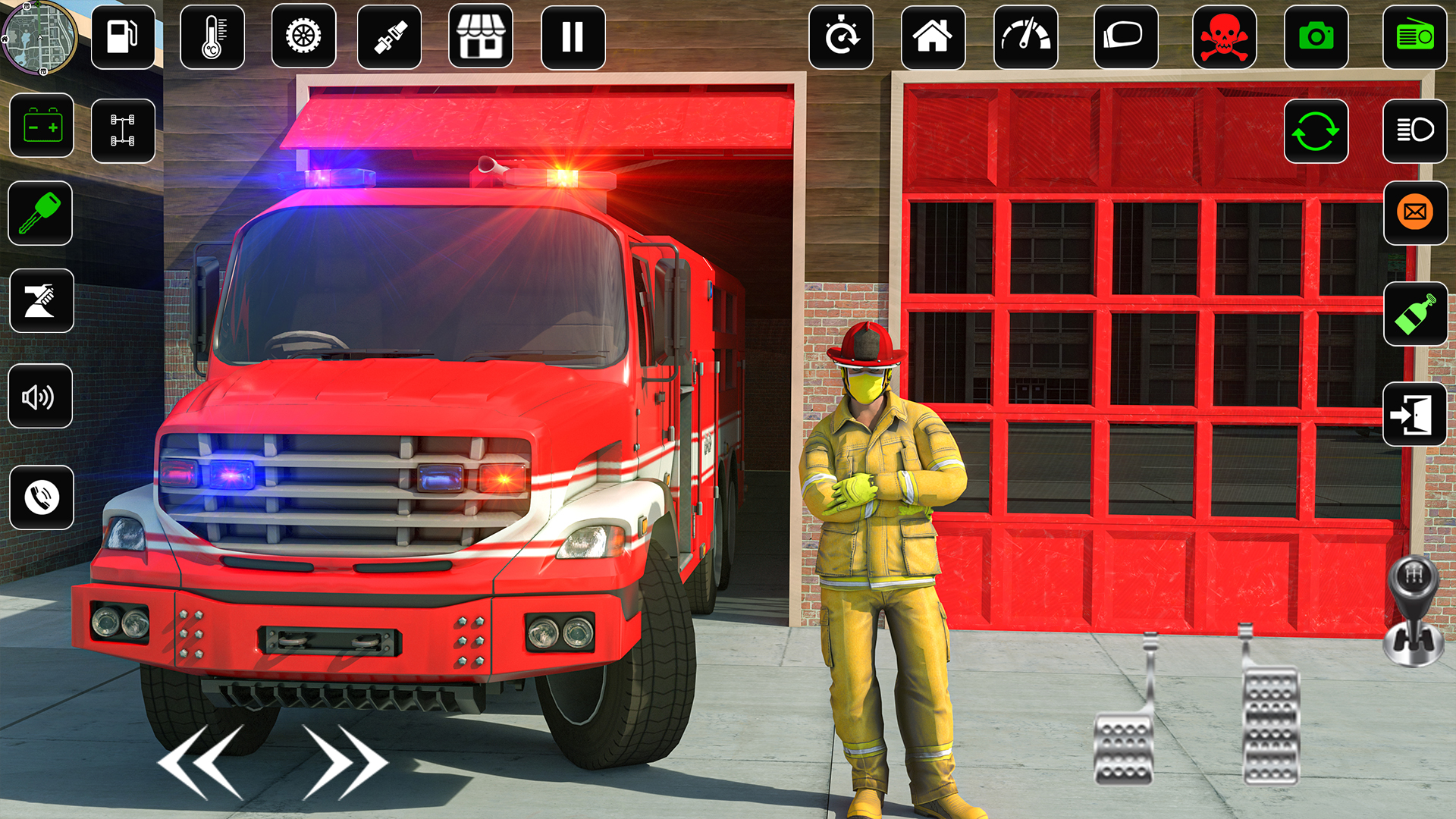Open the message envelope
The width and height of the screenshot is (1456, 819).
click(1415, 214)
